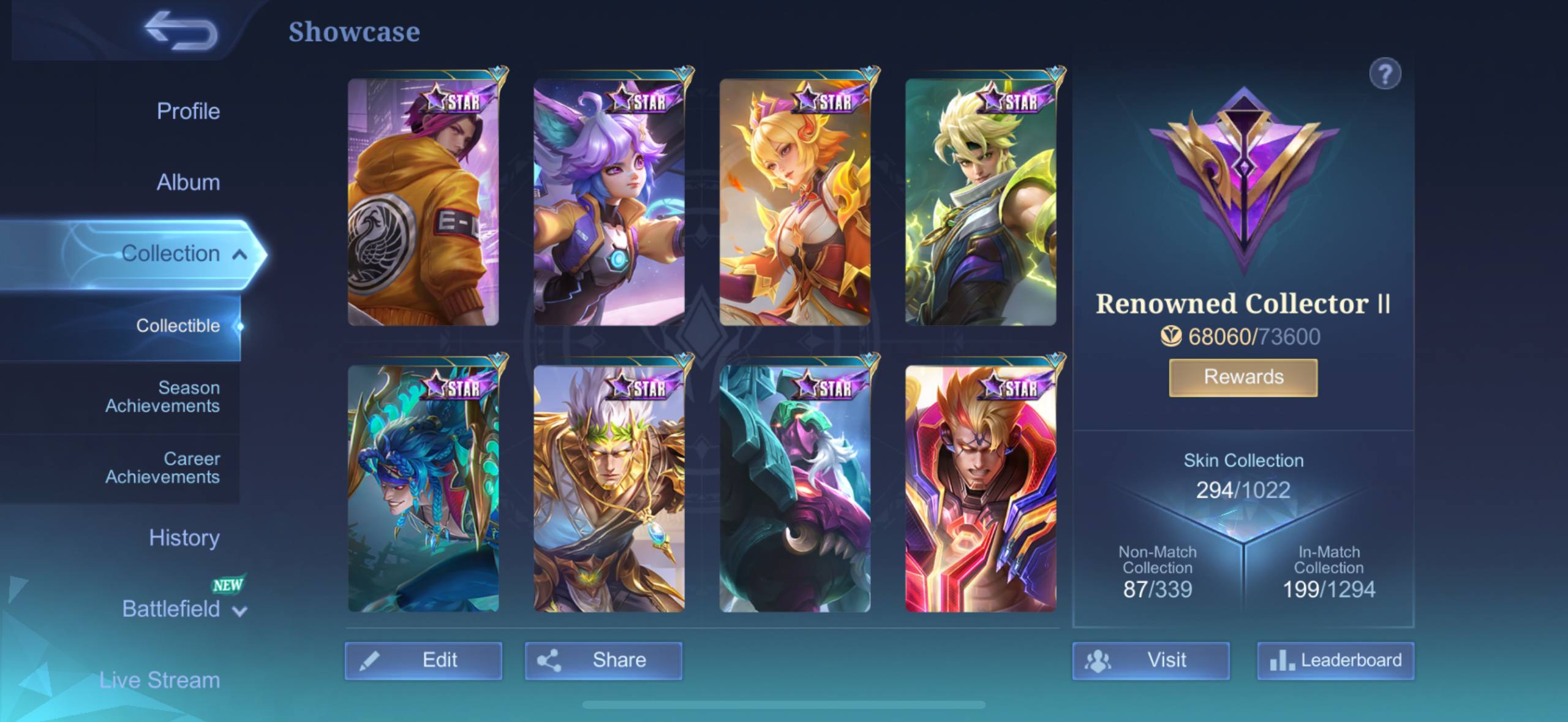This screenshot has height=722, width=1568.
Task: Open Season Achievements
Action: click(x=162, y=397)
